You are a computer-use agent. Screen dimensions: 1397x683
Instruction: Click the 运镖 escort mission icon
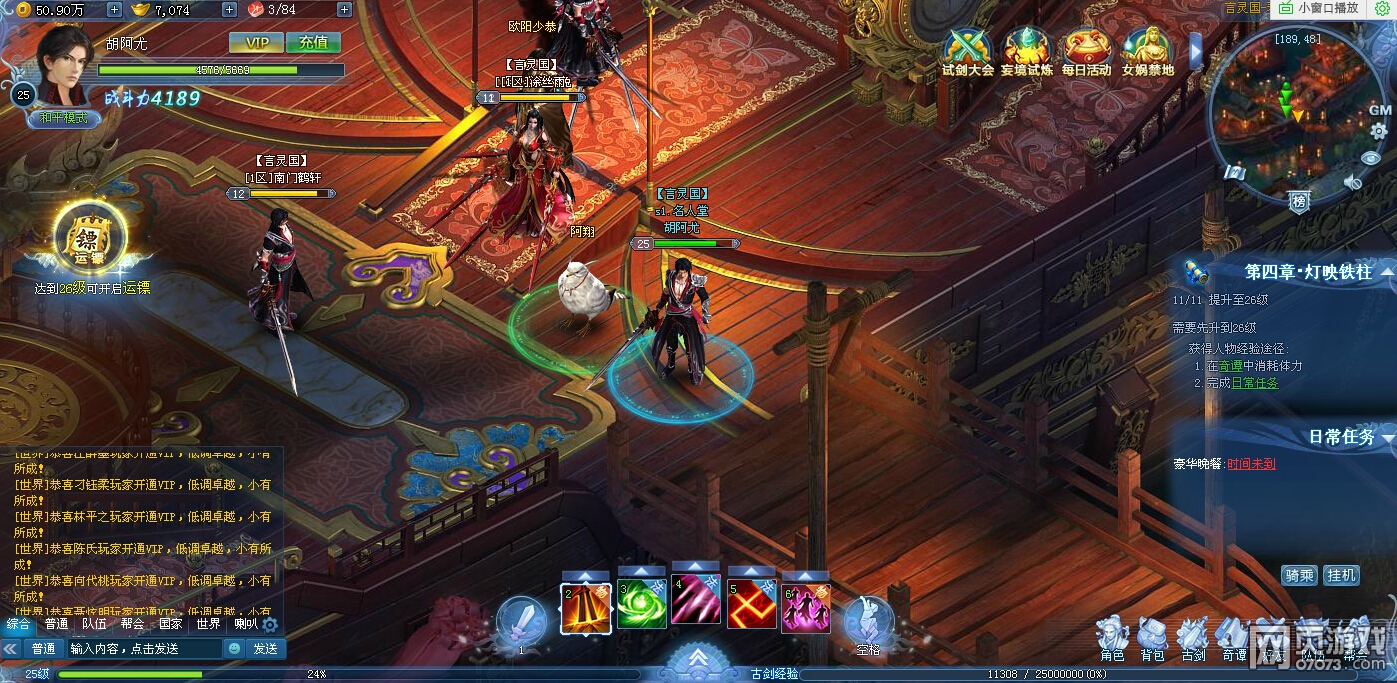(x=89, y=239)
